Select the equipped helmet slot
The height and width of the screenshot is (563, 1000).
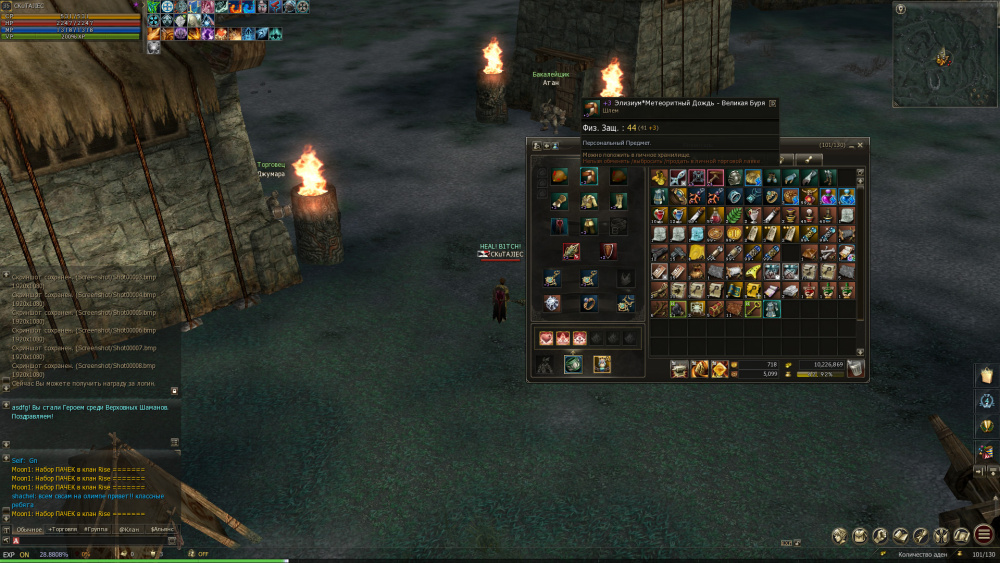tap(589, 177)
